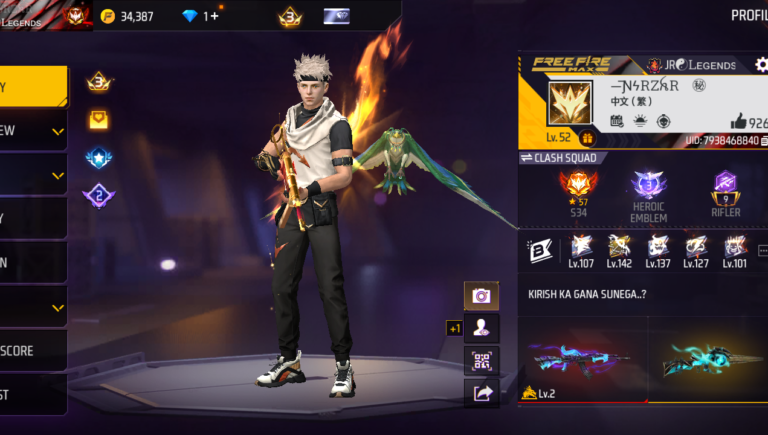Open the SCORE side menu entry

tap(33, 351)
